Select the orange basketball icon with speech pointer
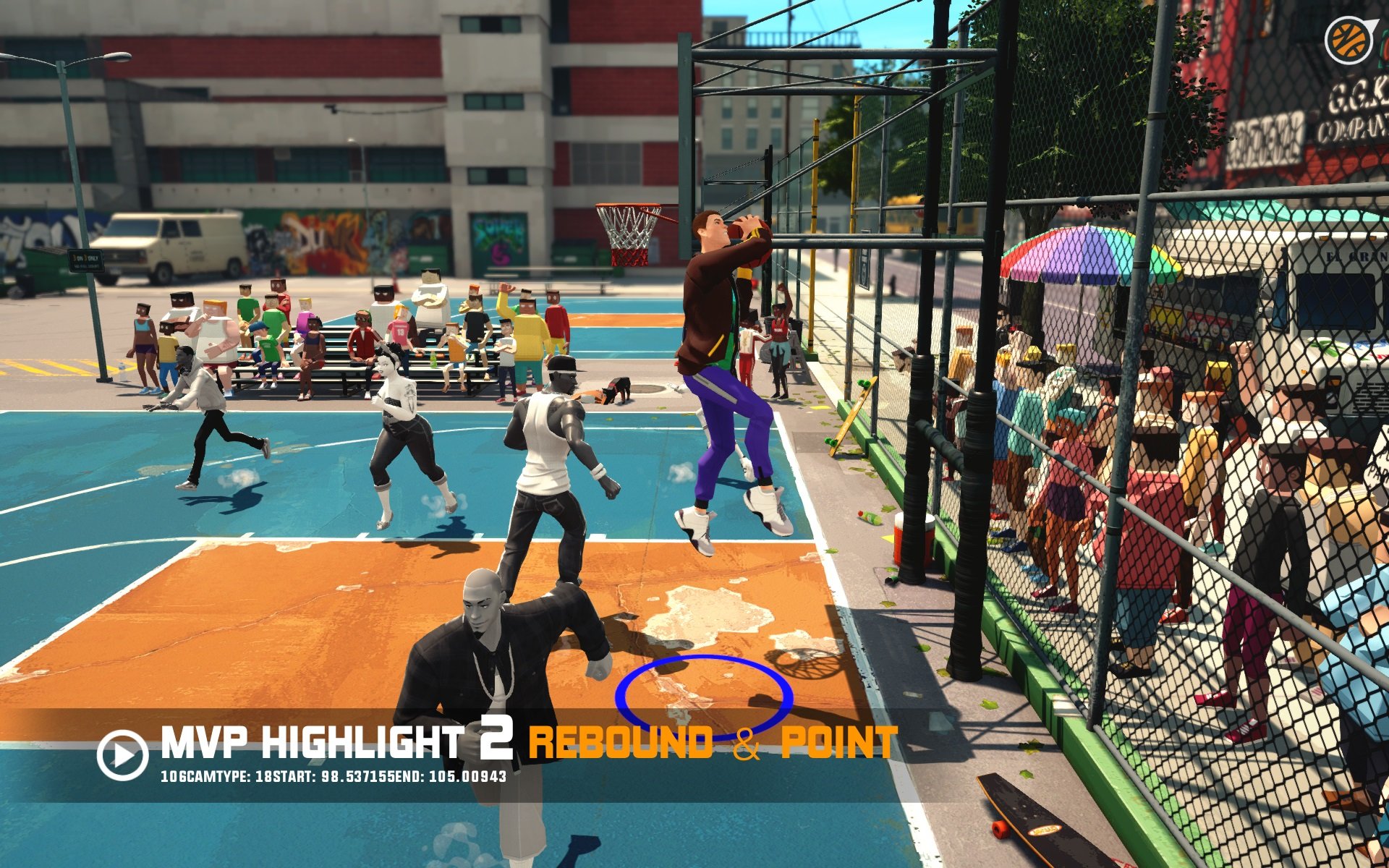Image resolution: width=1389 pixels, height=868 pixels. pos(1348,40)
